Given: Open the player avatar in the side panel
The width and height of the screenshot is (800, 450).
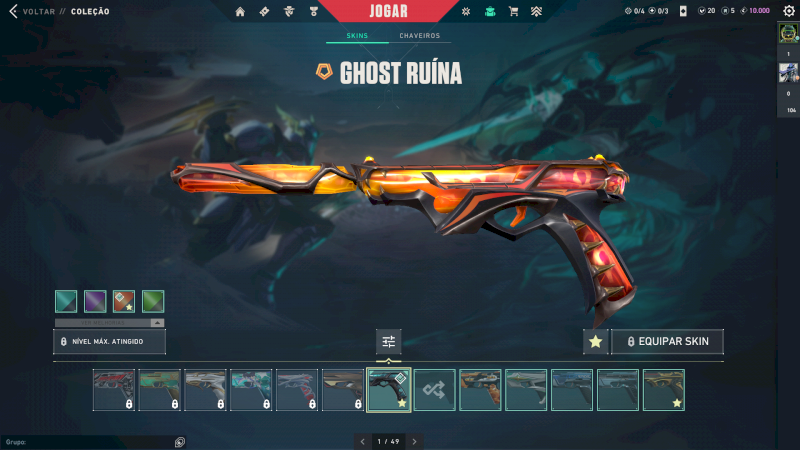Looking at the screenshot, I should (x=788, y=34).
